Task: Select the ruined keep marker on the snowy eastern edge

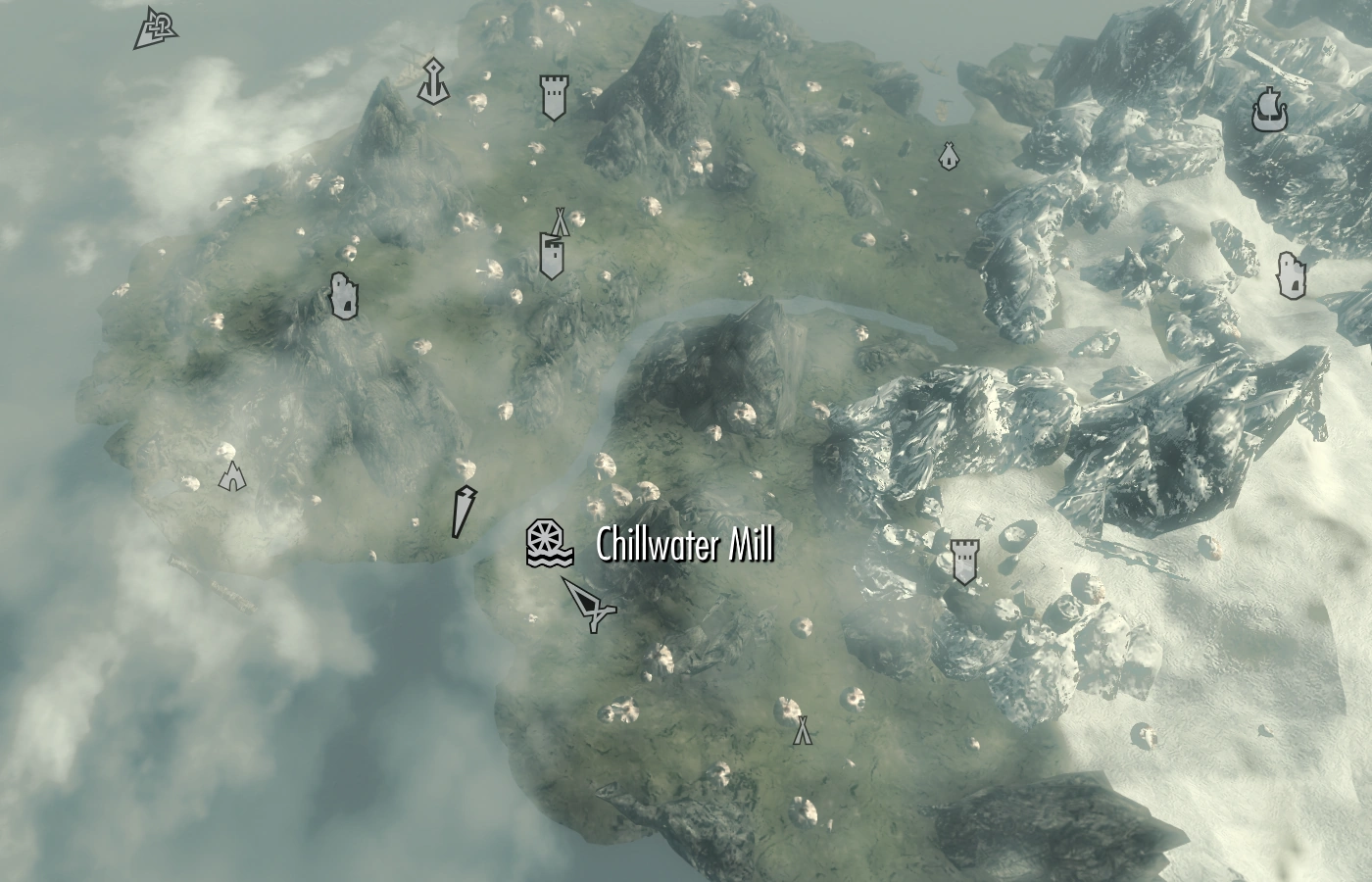Action: click(x=1294, y=272)
